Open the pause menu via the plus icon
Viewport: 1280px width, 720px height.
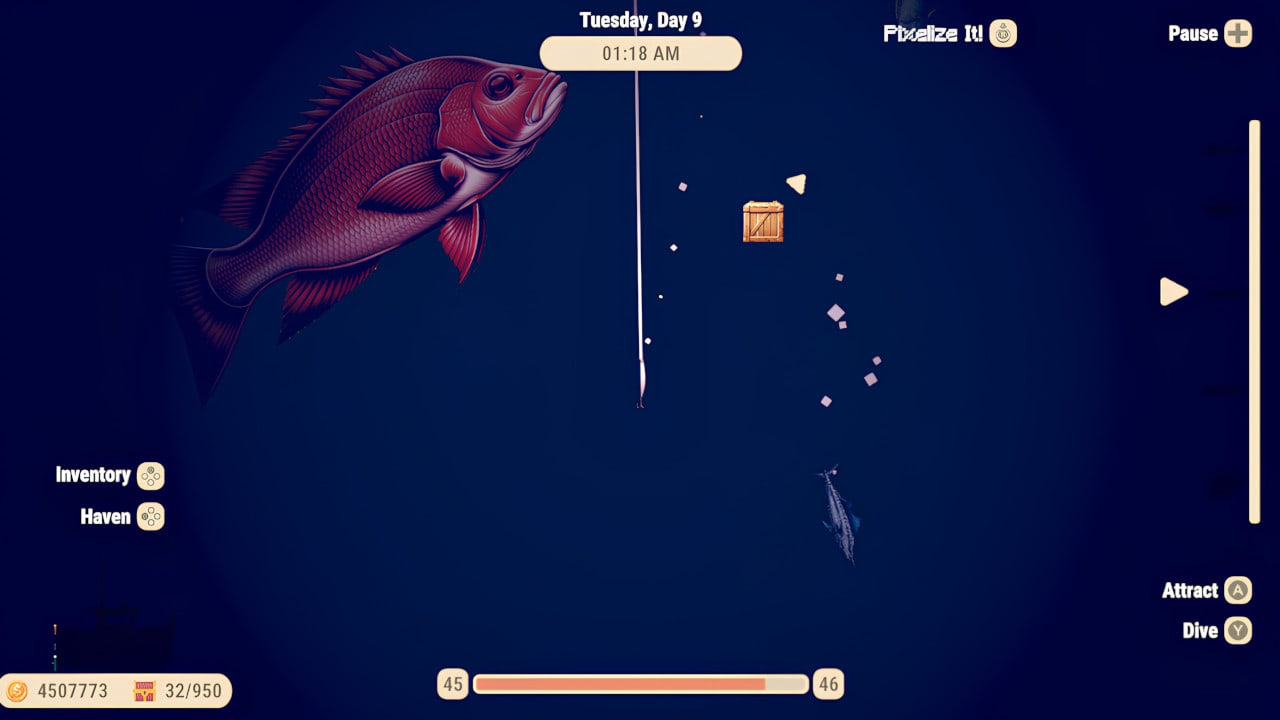click(x=1237, y=33)
